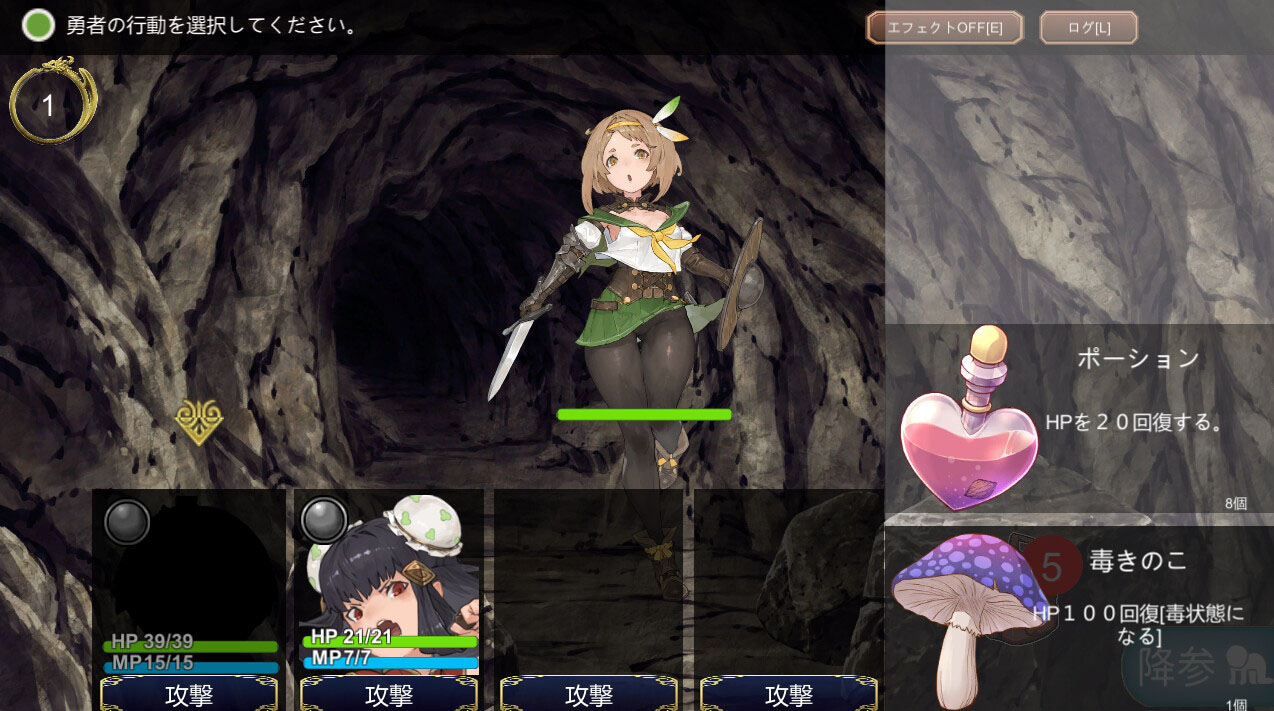Choose 攻撃 under the HP 39/39 character
This screenshot has width=1274, height=711.
tap(189, 694)
